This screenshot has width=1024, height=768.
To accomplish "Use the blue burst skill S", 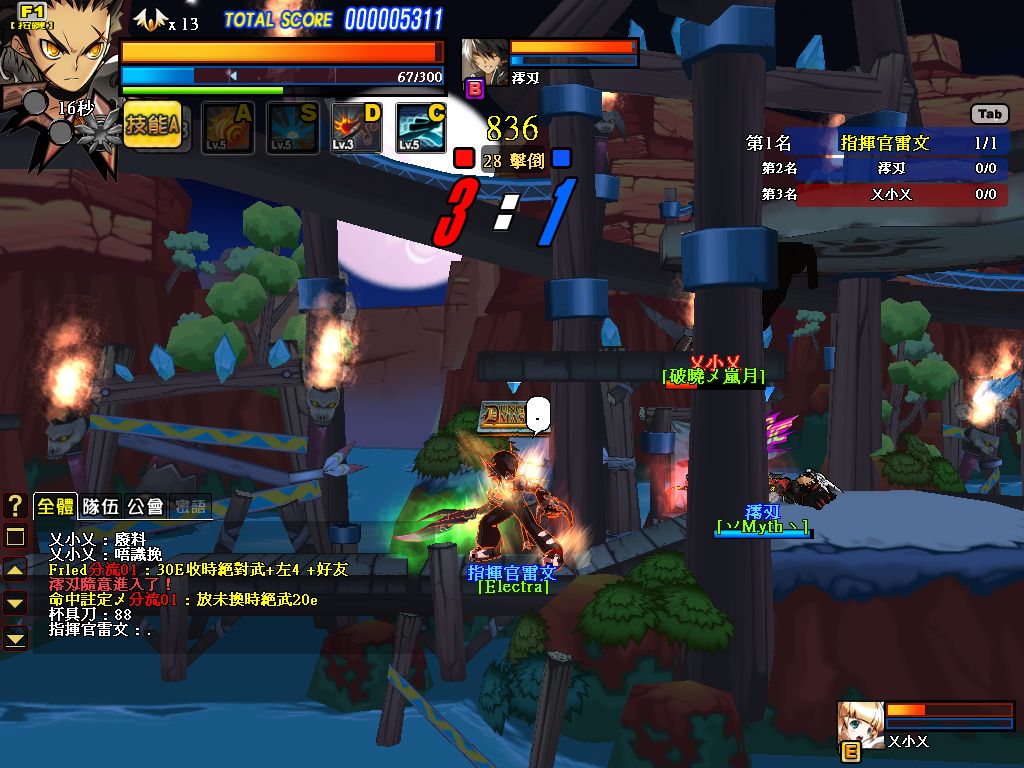I will click(292, 128).
